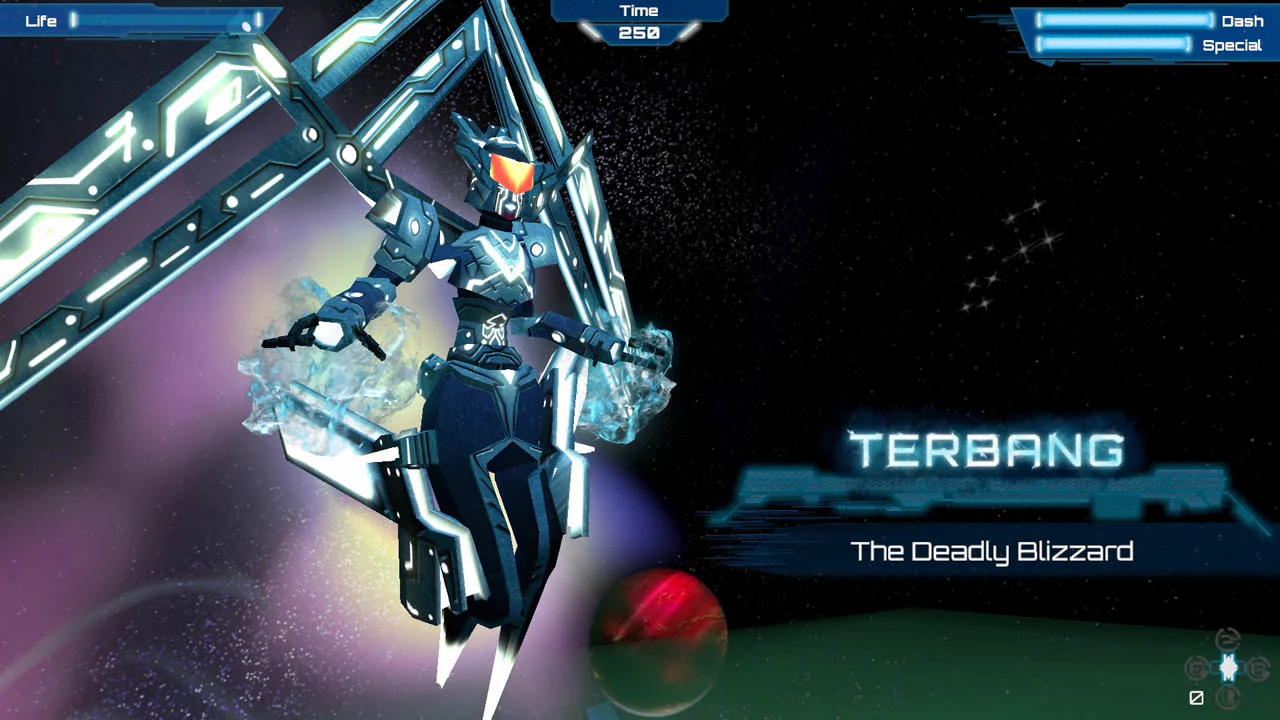
Task: Pick the left character wheel icon
Action: (1196, 667)
